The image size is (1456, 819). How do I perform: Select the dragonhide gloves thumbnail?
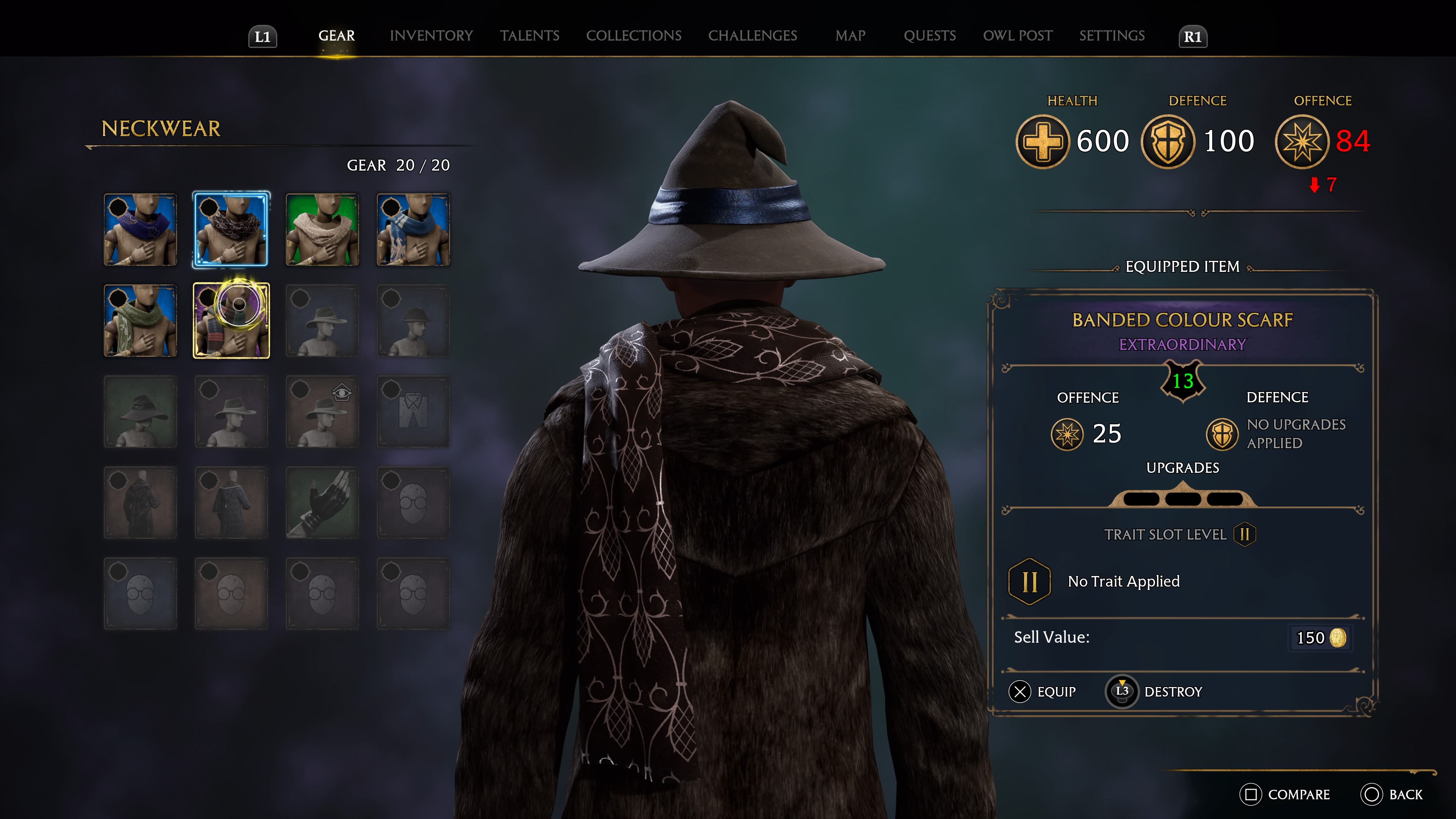[x=322, y=503]
